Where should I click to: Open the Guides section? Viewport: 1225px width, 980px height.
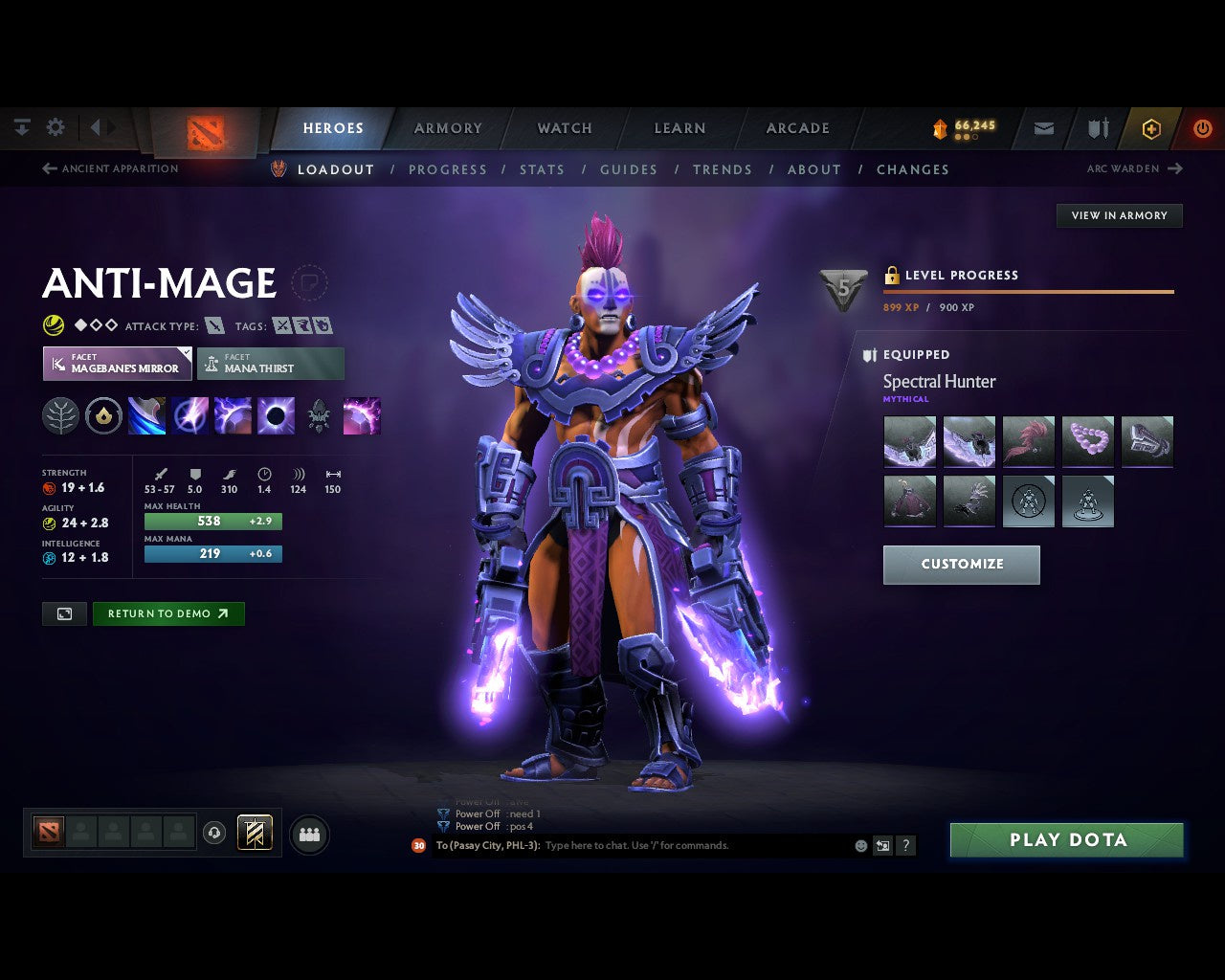pos(629,169)
